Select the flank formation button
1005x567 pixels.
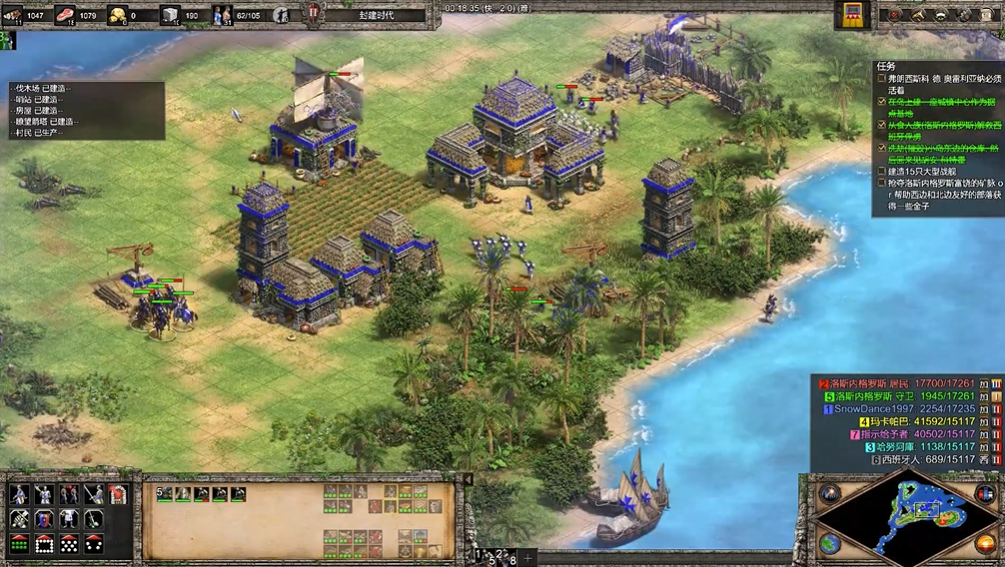pyautogui.click(x=93, y=544)
